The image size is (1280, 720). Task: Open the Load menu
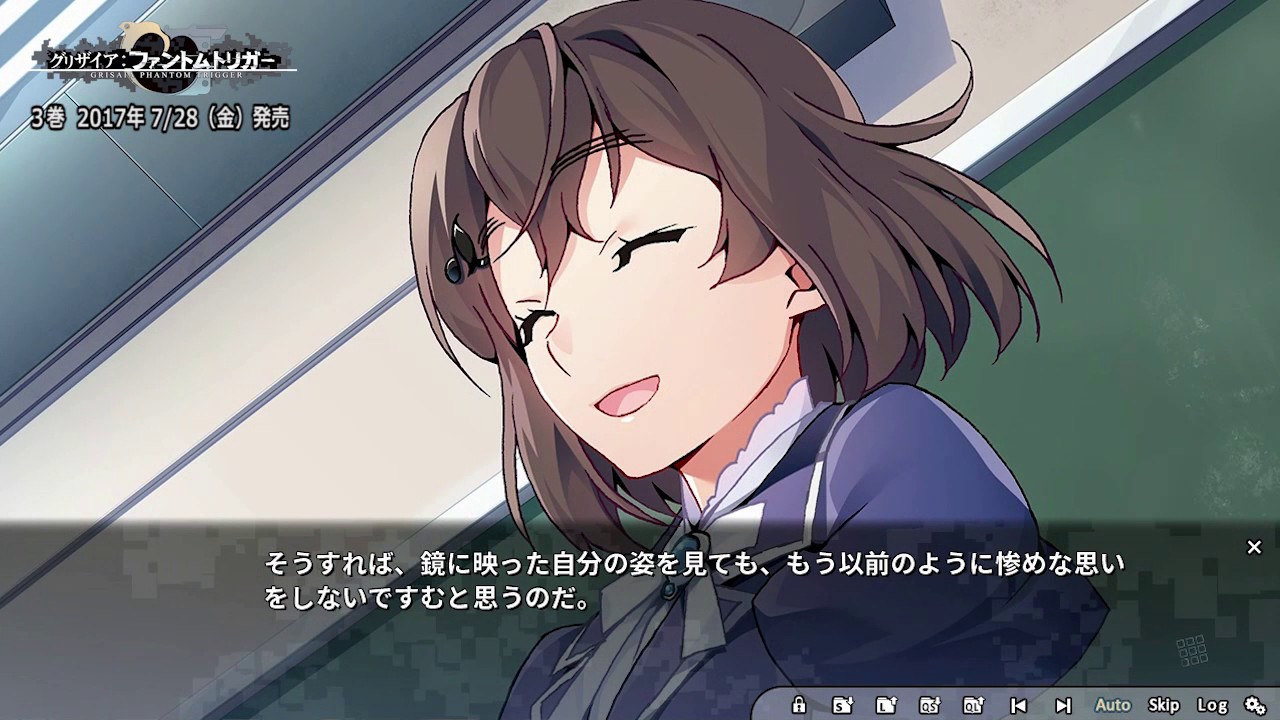click(886, 705)
